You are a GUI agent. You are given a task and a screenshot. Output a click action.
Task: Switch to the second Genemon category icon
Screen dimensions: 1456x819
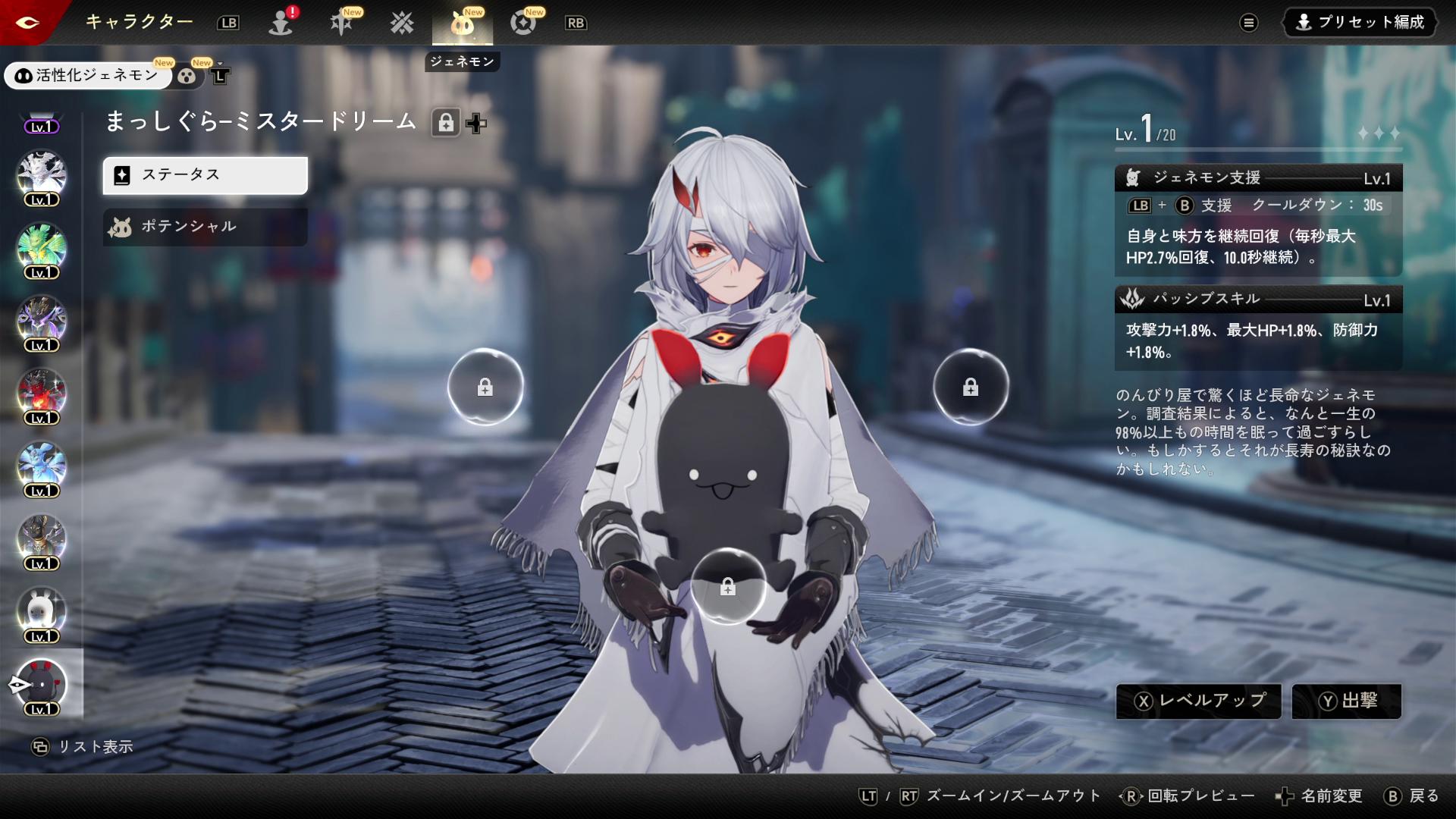[187, 75]
